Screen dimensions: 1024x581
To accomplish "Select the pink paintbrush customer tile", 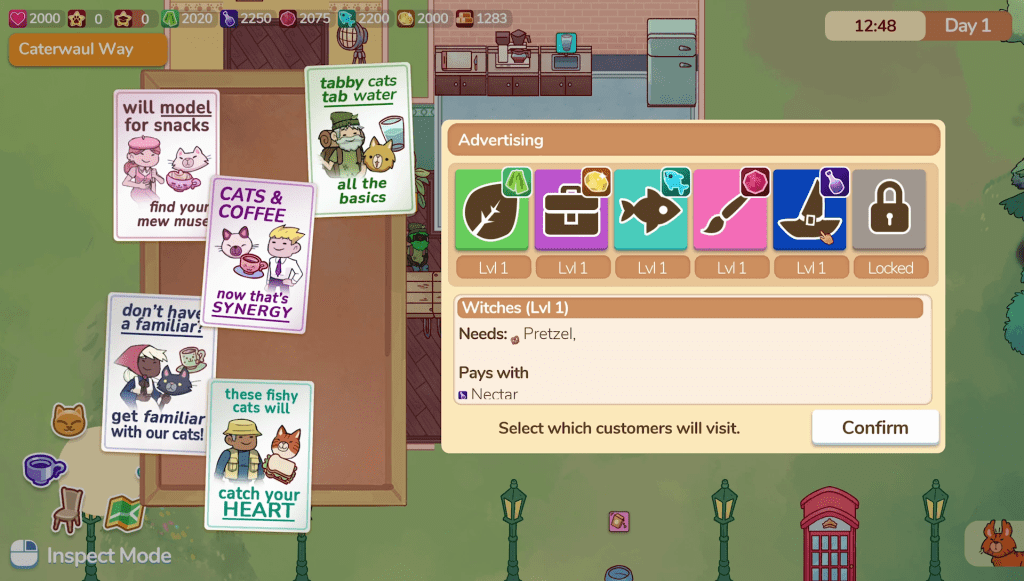I will (731, 210).
